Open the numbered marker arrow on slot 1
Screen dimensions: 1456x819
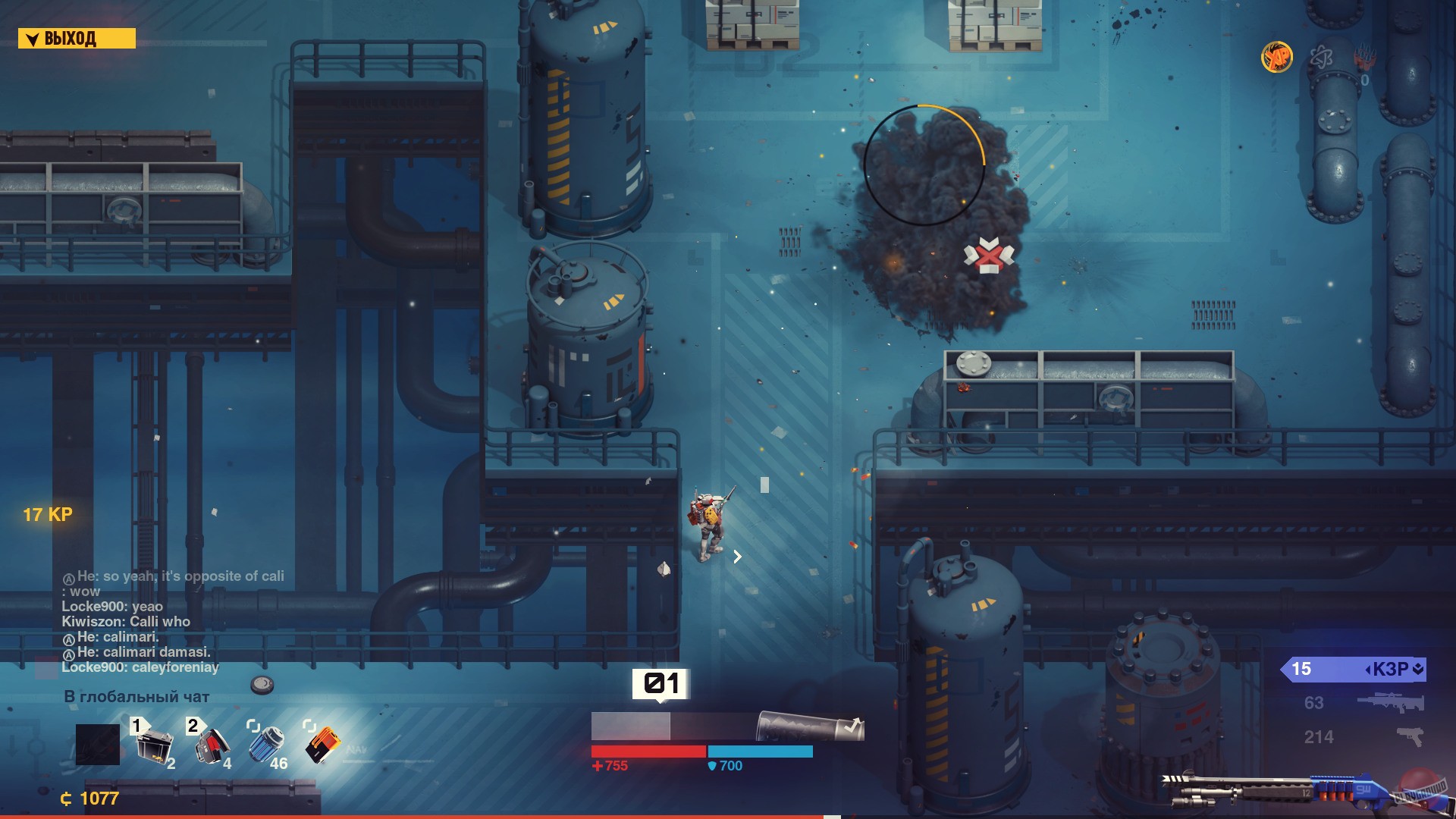click(140, 726)
